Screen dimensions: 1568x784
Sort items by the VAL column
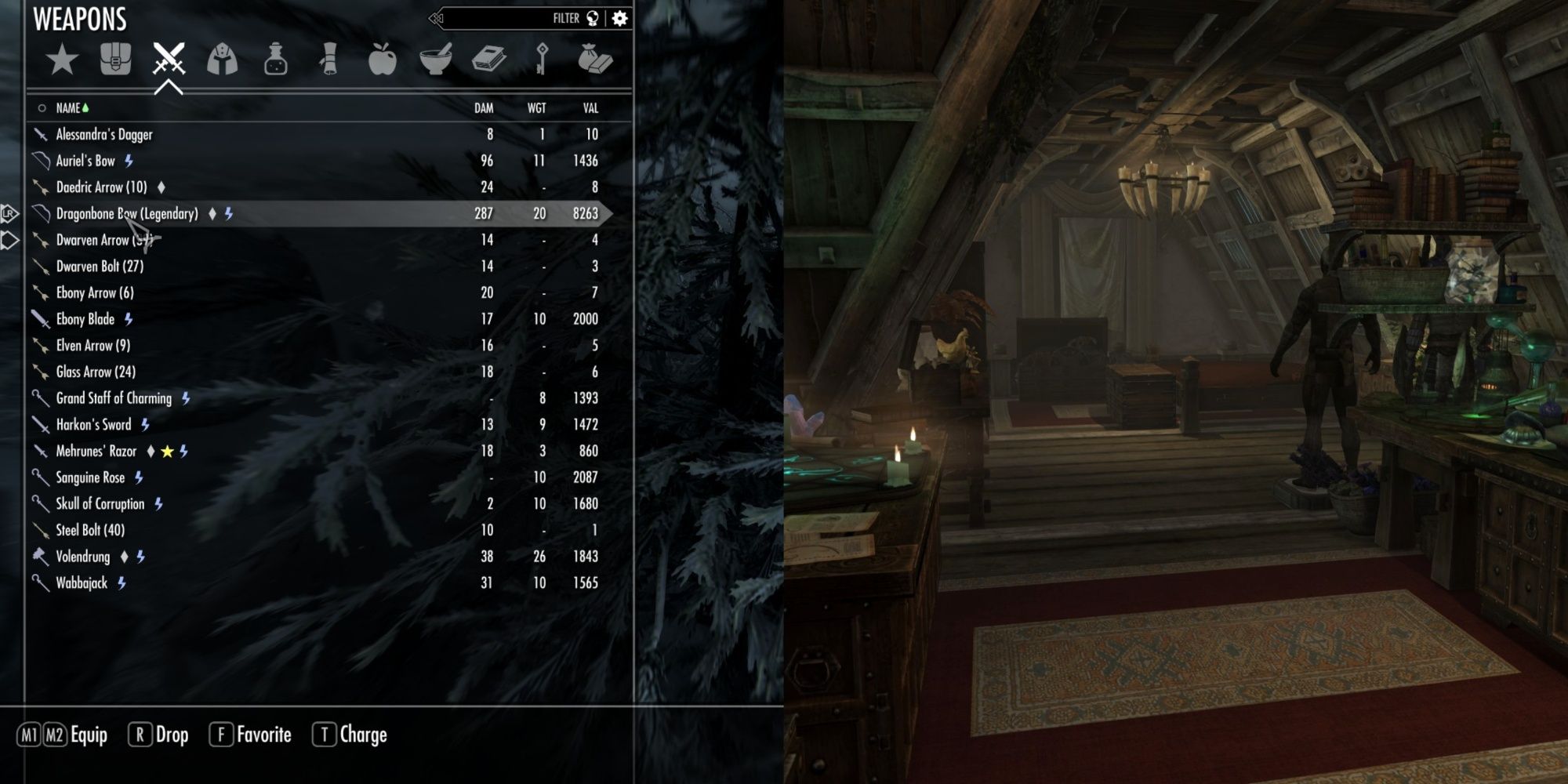coord(590,108)
